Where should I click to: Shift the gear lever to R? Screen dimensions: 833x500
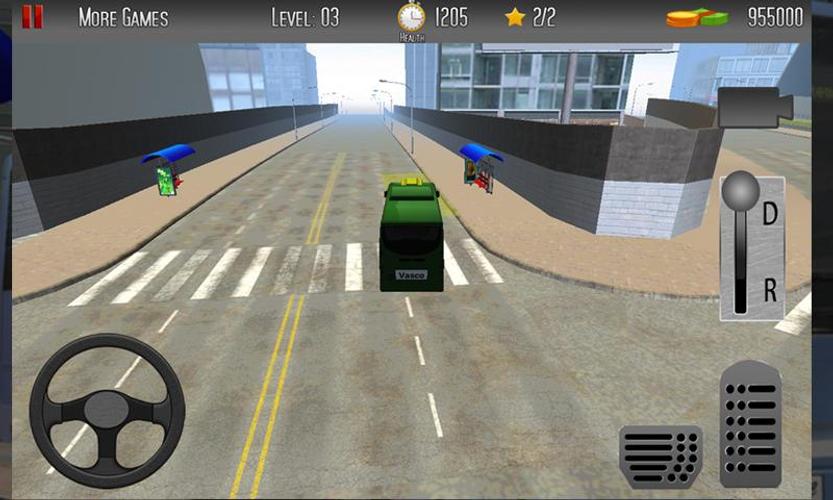[x=769, y=291]
